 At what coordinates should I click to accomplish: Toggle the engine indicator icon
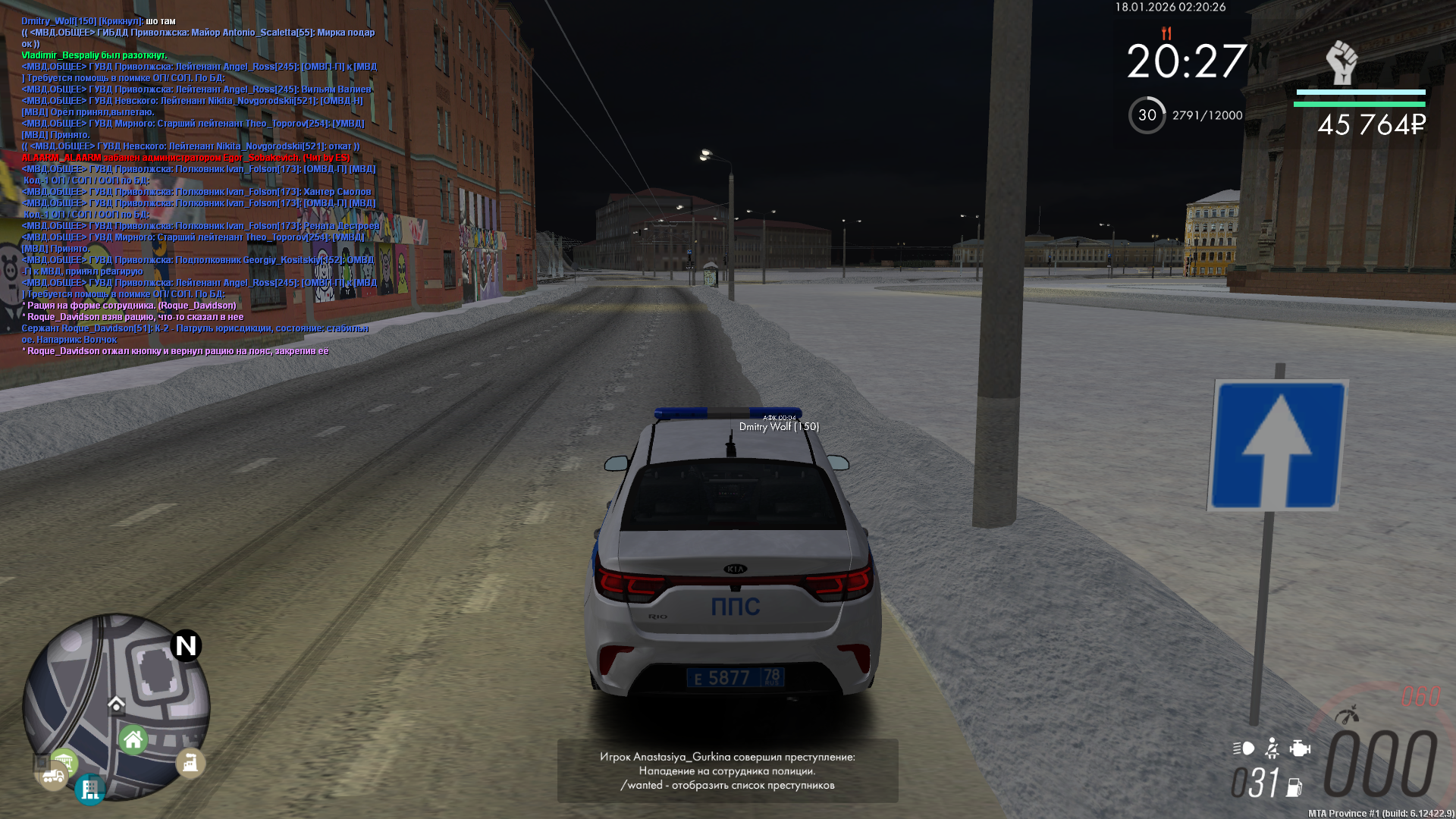tap(1300, 749)
